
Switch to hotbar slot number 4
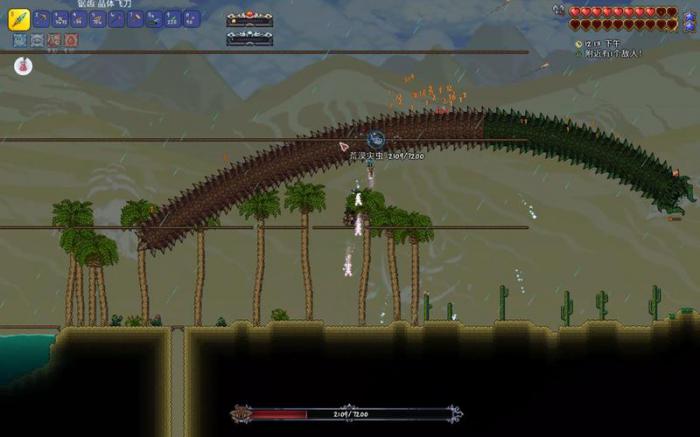coord(79,19)
